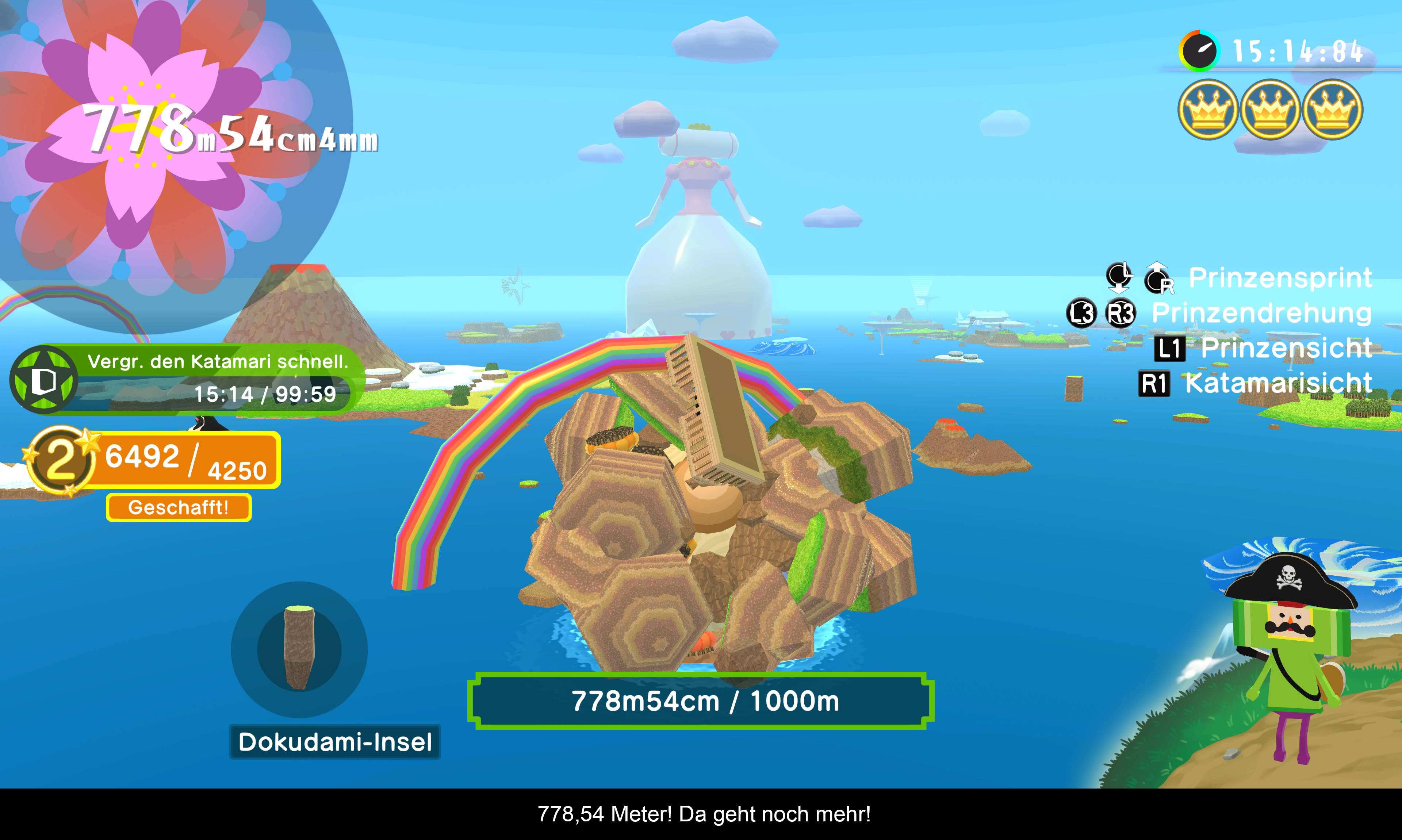The image size is (1402, 840).
Task: Select the Dokudami-Insel collected item icon
Action: pos(299,649)
